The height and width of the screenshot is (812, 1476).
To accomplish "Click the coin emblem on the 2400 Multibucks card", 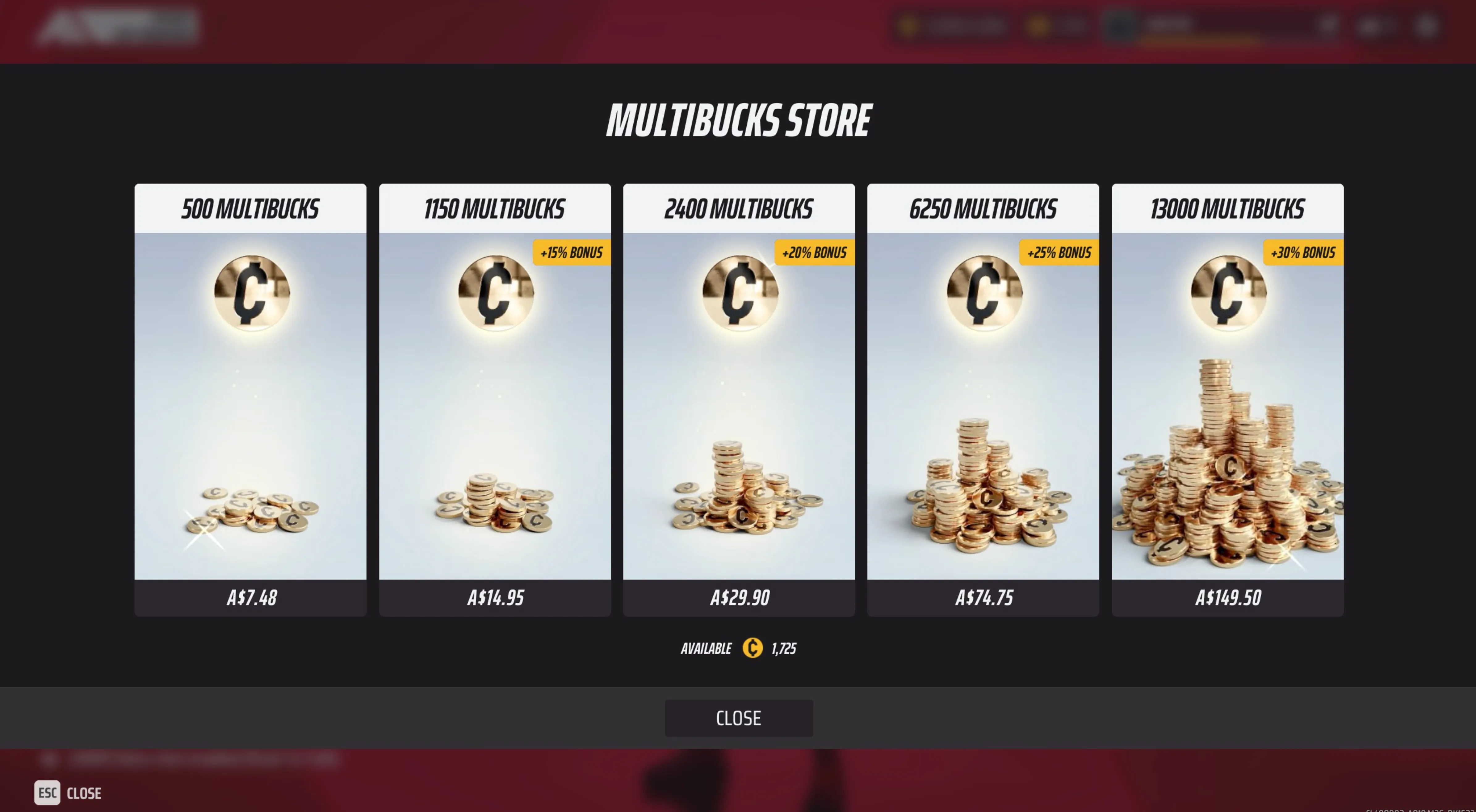I will 739,293.
